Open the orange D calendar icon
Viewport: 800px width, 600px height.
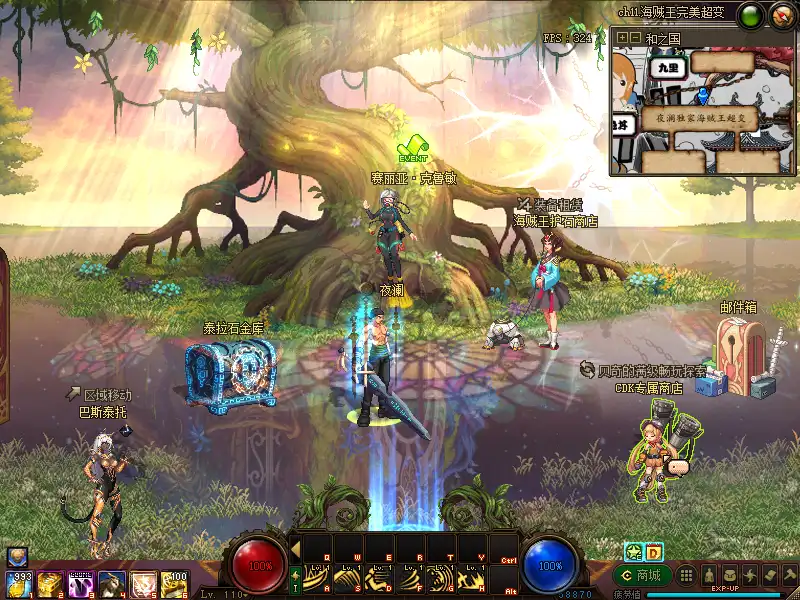pyautogui.click(x=654, y=551)
